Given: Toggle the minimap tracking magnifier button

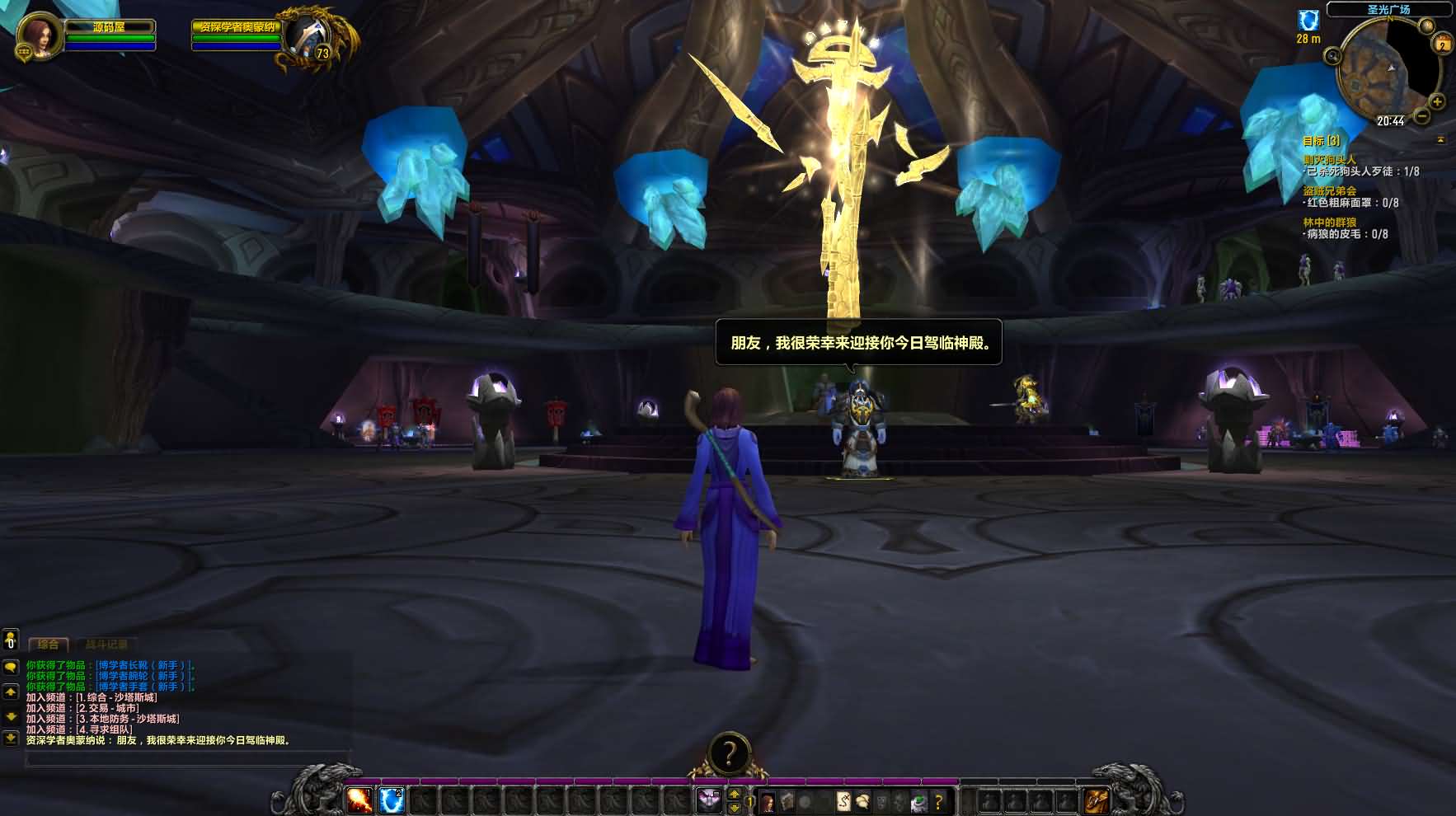Looking at the screenshot, I should tap(1332, 56).
